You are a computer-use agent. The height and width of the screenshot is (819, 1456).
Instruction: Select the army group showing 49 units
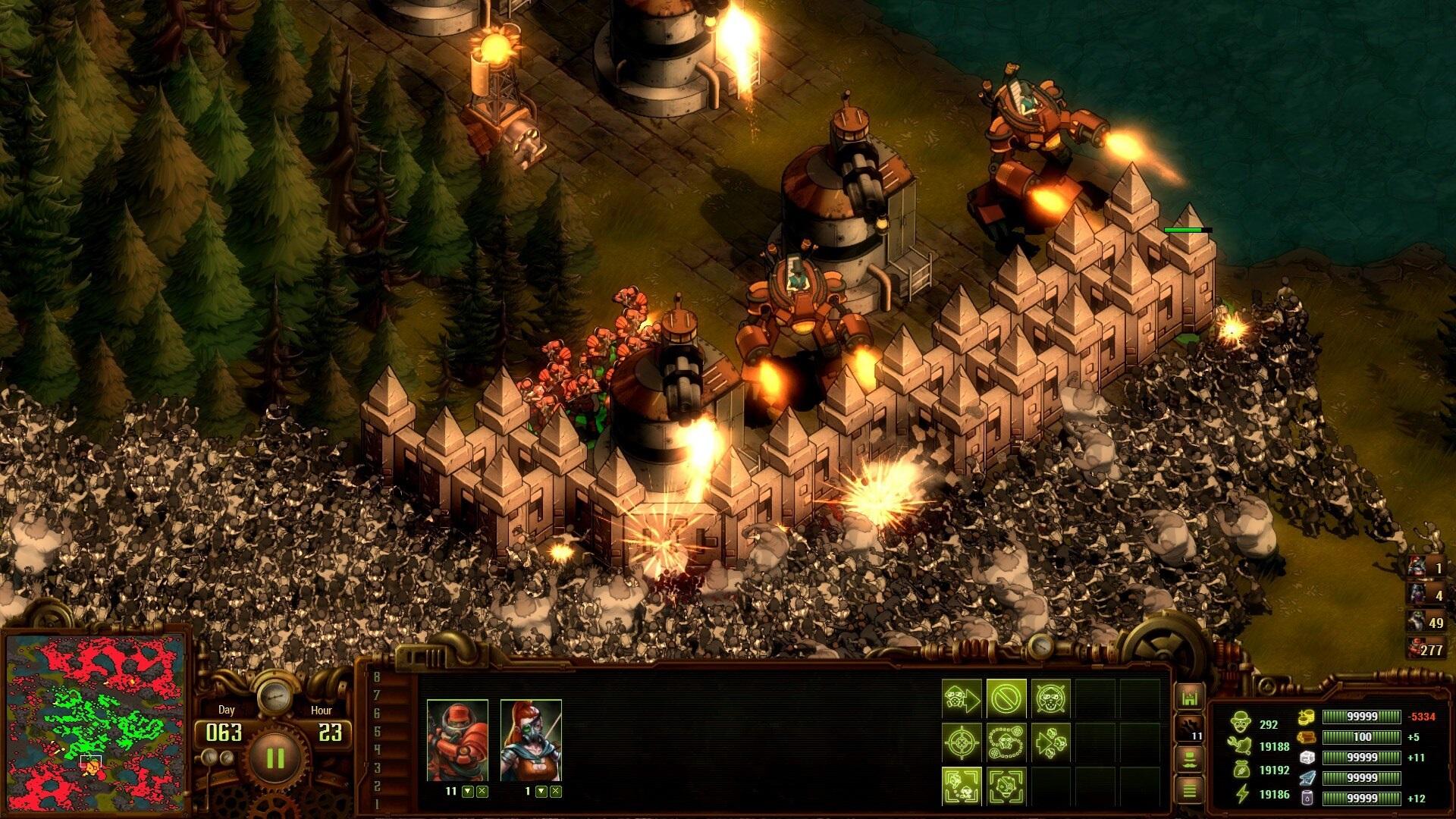point(1426,622)
